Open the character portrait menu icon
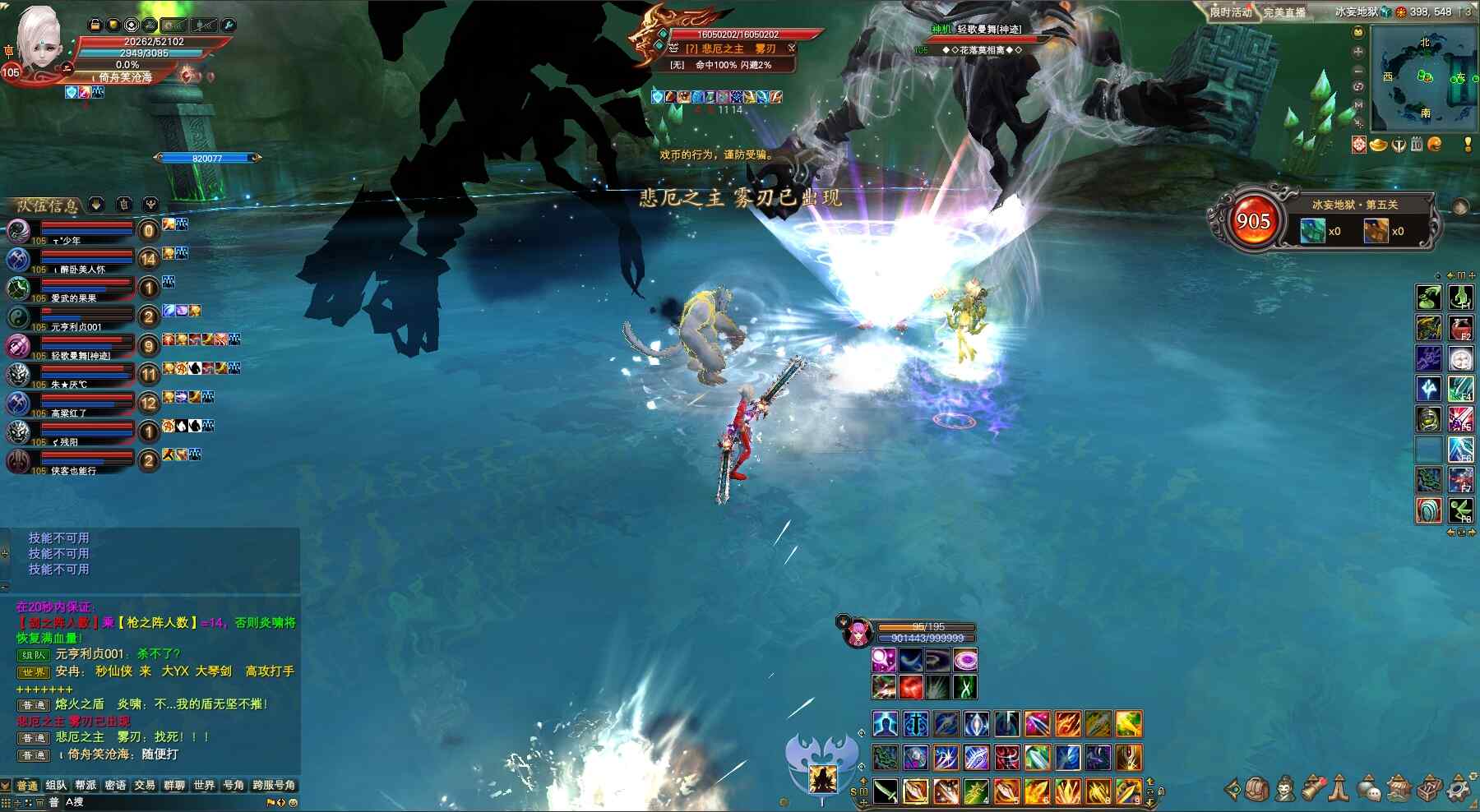Viewport: 1480px width, 812px height. click(x=1285, y=789)
